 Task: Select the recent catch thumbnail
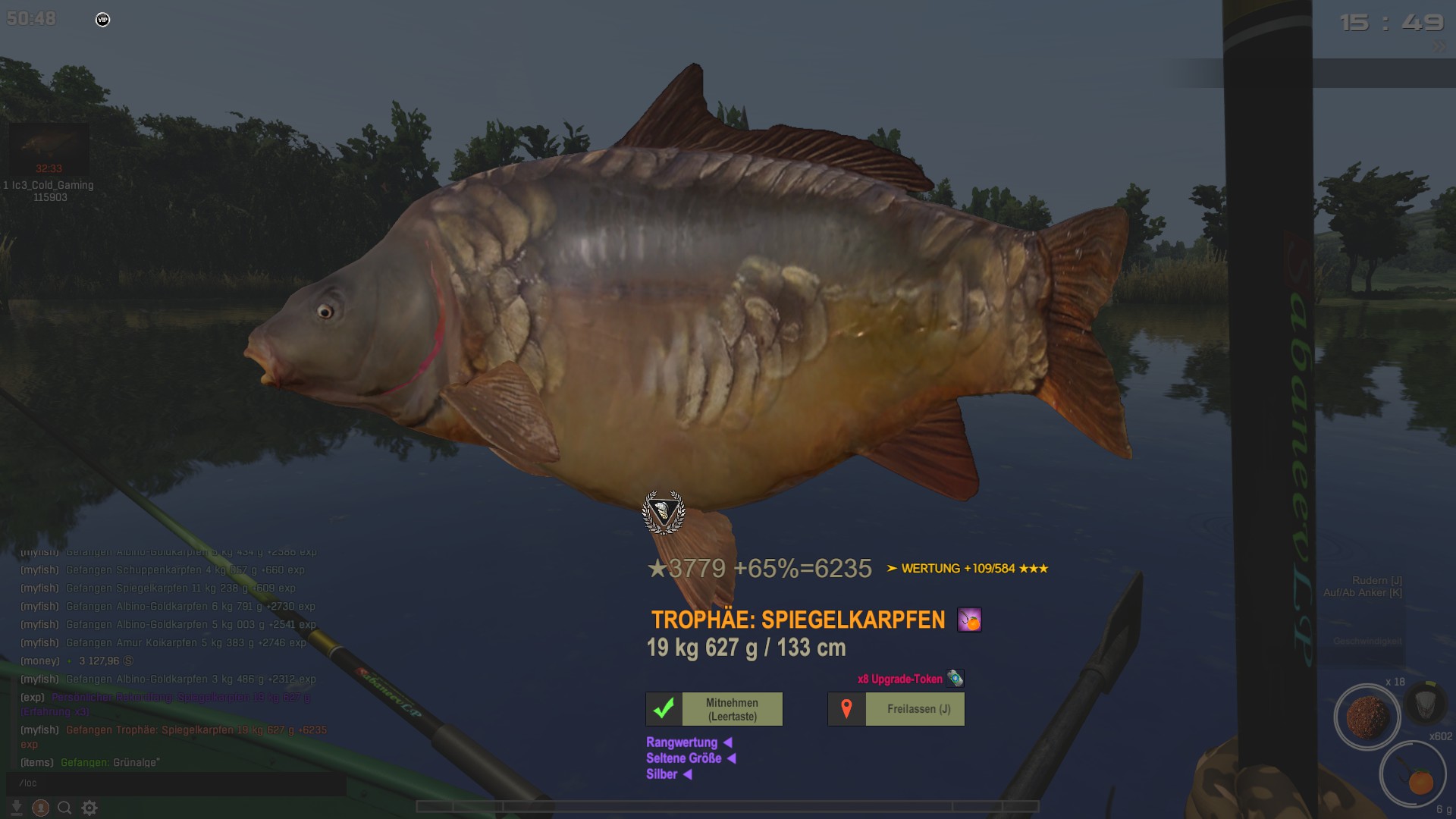tap(49, 149)
